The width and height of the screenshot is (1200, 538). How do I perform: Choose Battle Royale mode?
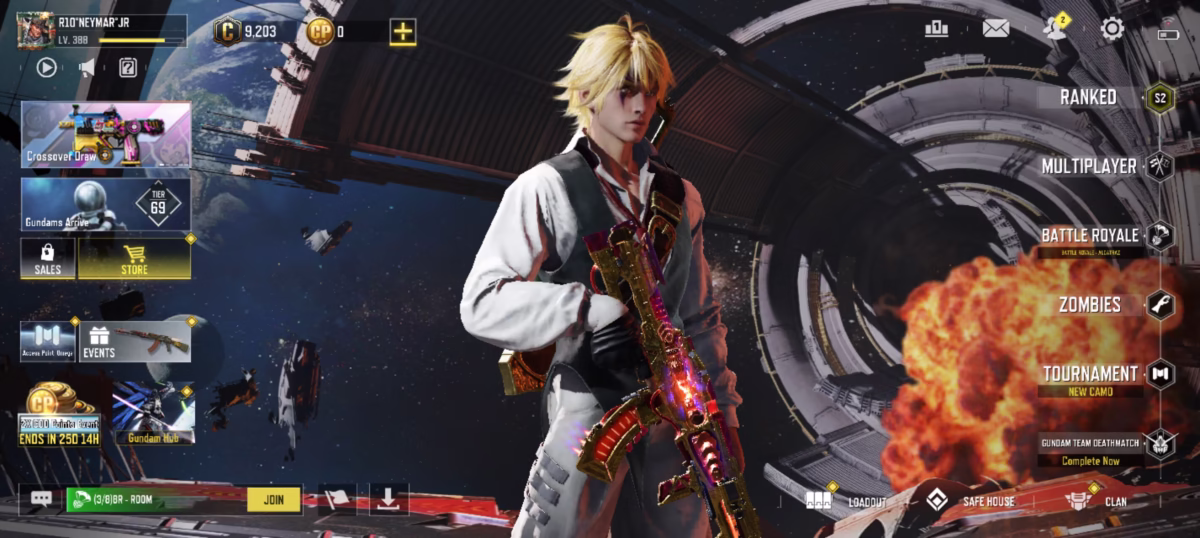[x=1090, y=236]
